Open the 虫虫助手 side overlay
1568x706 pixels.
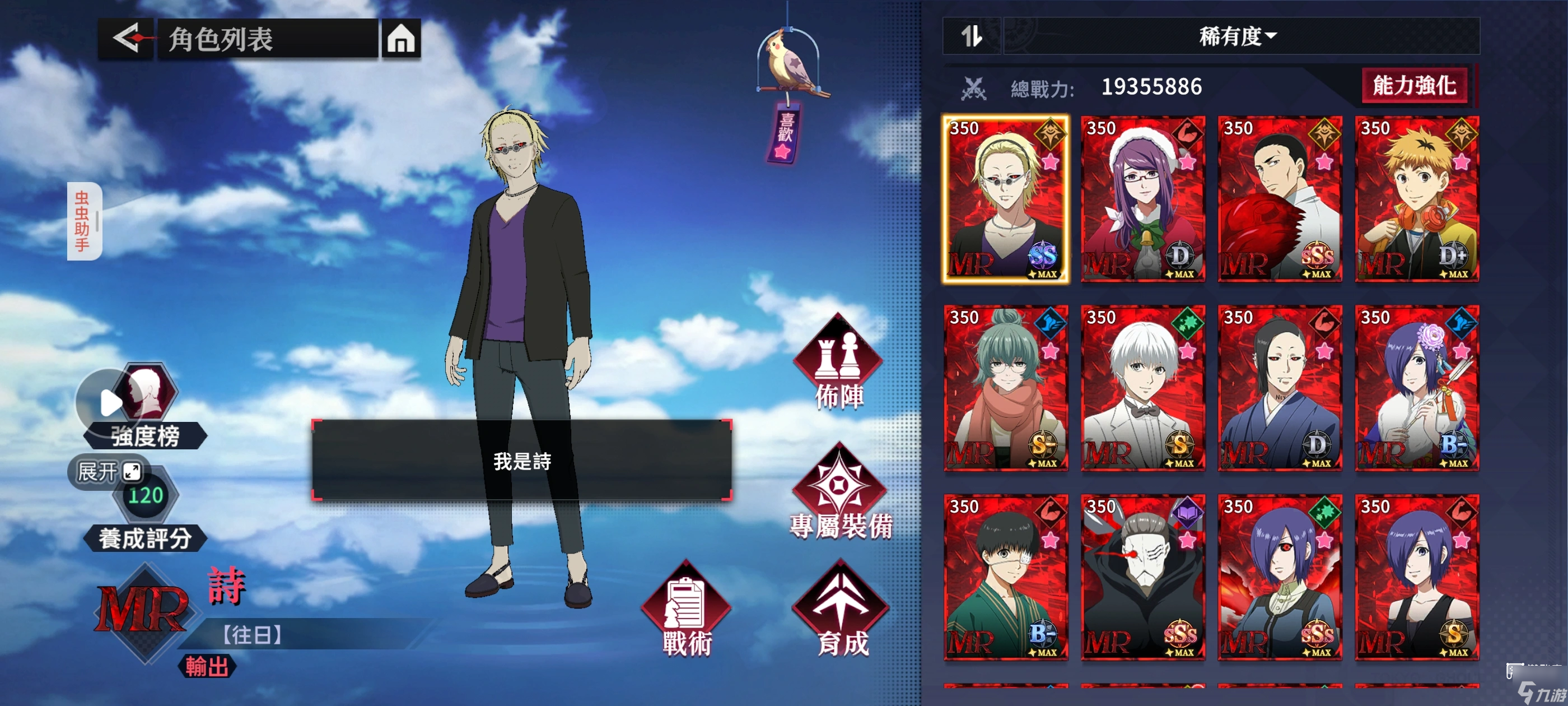[x=83, y=221]
